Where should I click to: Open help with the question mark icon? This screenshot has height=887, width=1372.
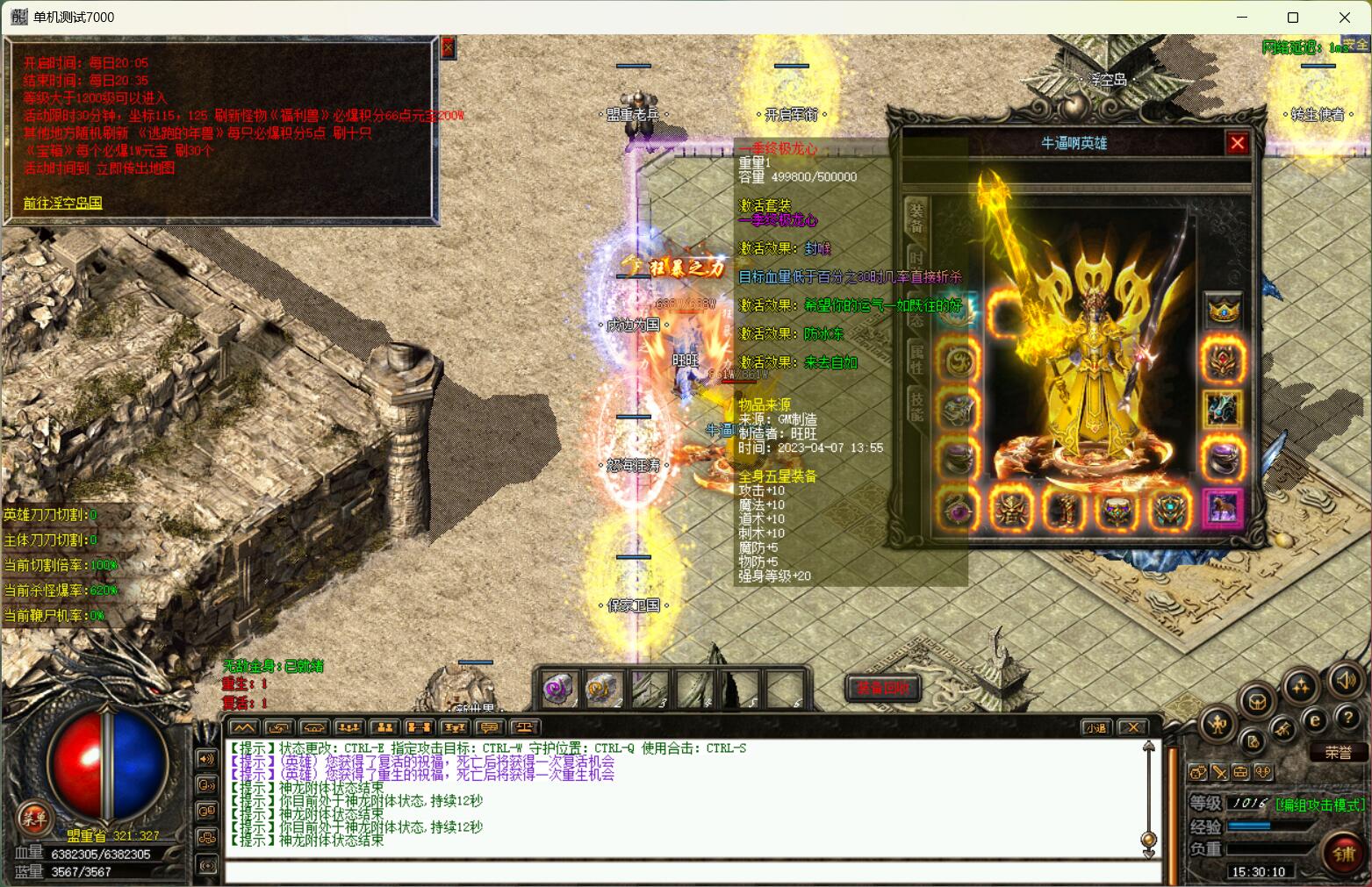point(1348,719)
